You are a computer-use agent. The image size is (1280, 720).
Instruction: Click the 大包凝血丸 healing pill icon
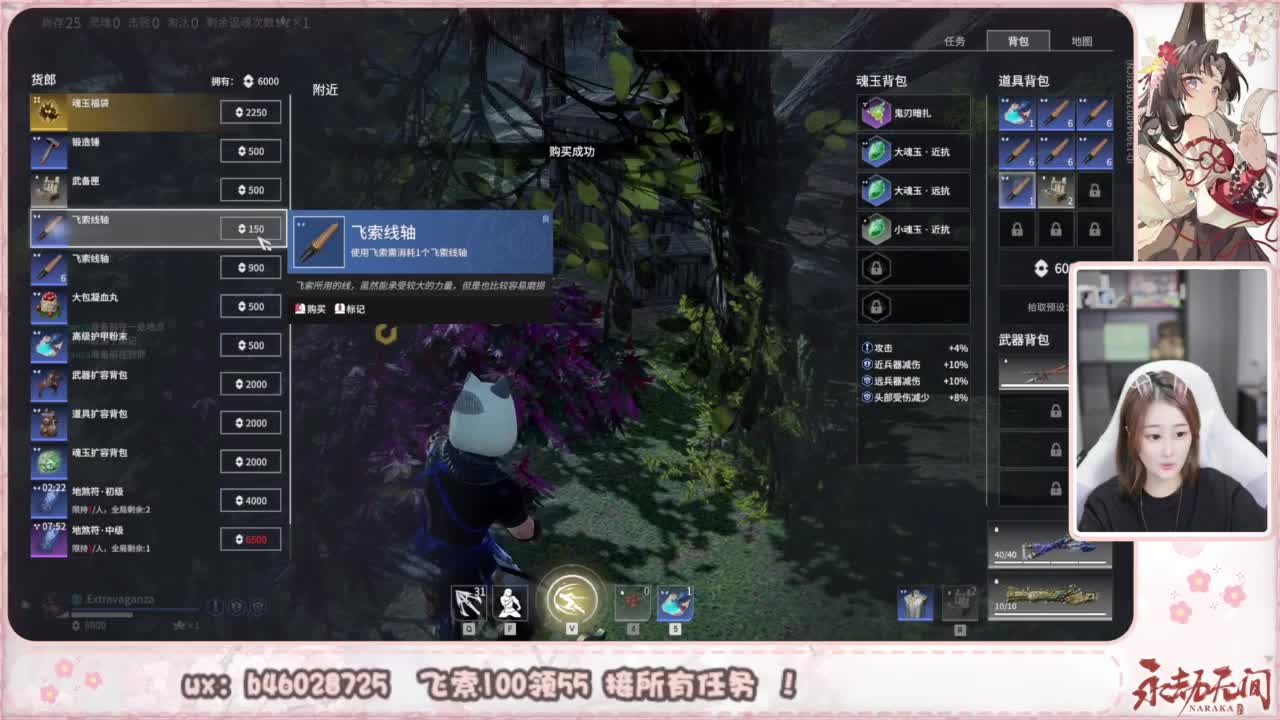tap(48, 306)
